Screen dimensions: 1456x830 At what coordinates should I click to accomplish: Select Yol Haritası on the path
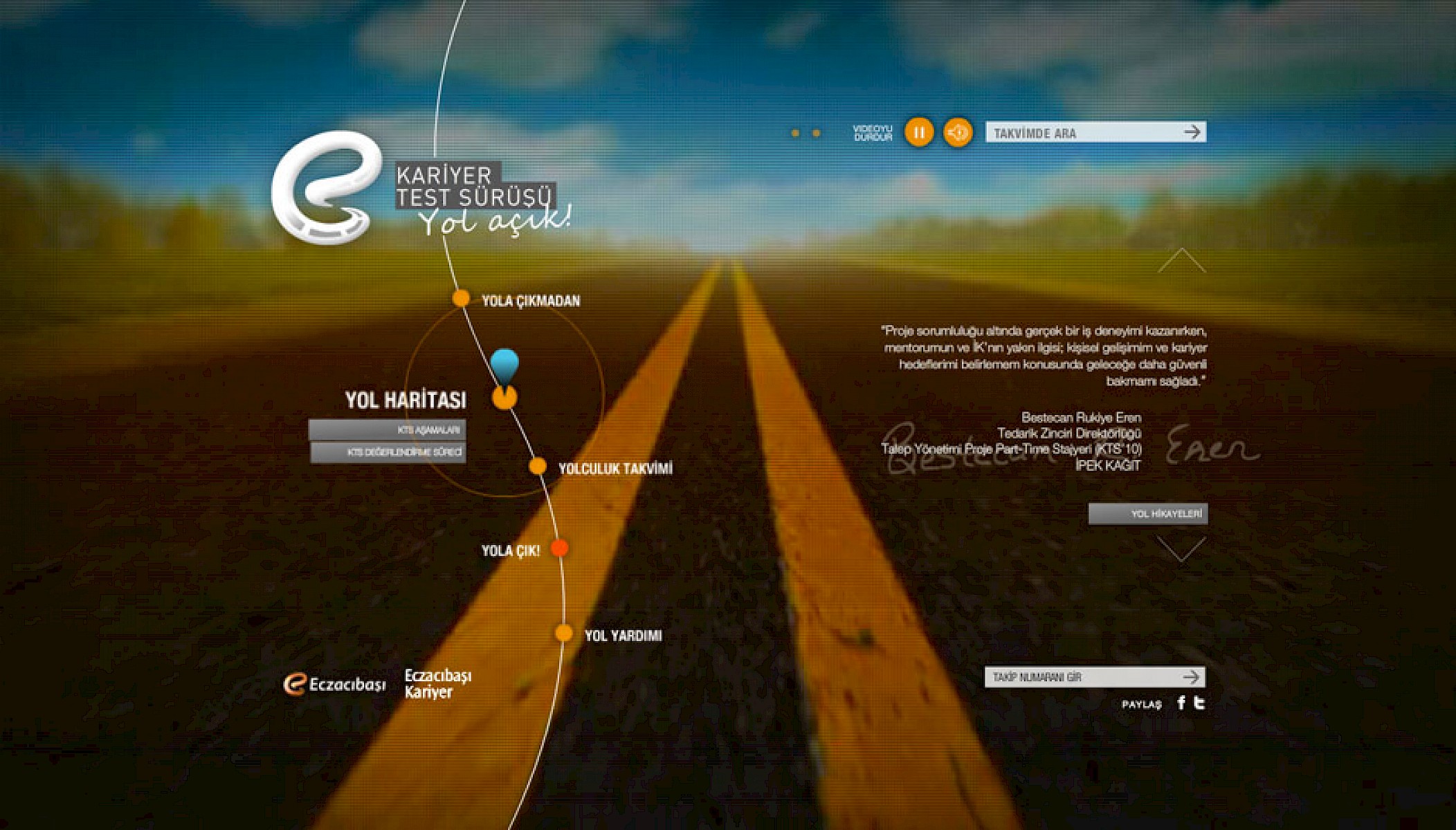click(406, 400)
